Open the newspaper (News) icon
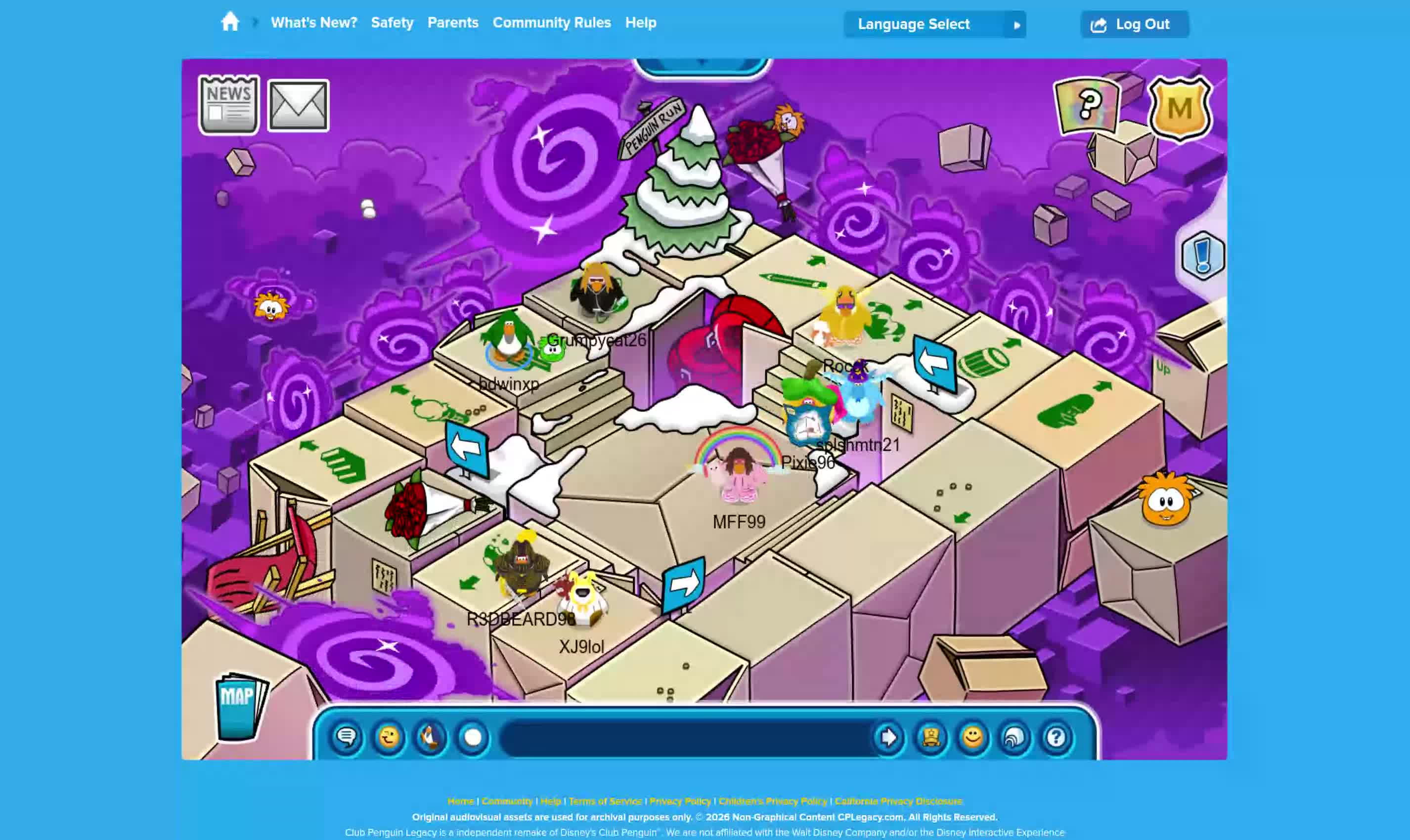The image size is (1410, 840). click(x=229, y=105)
